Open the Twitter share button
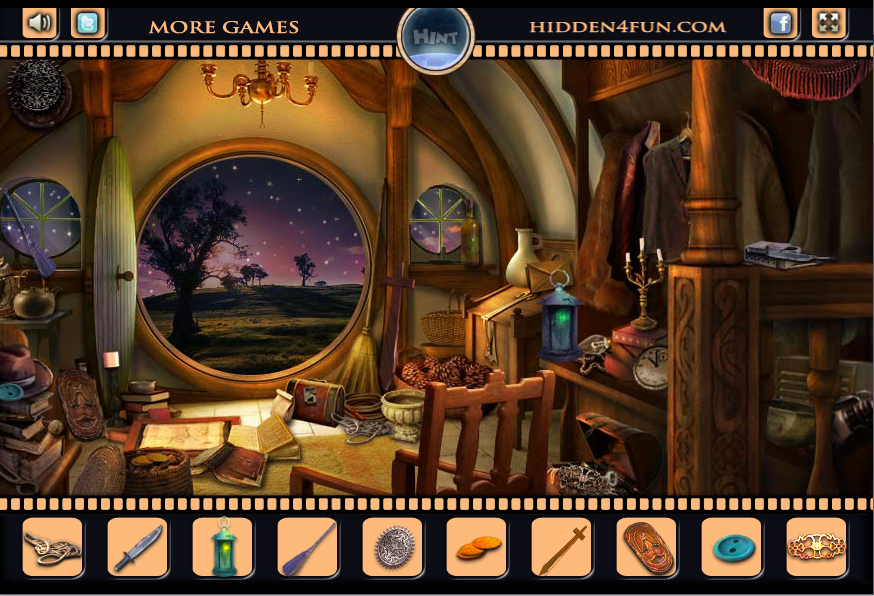874x596 pixels. click(x=88, y=23)
